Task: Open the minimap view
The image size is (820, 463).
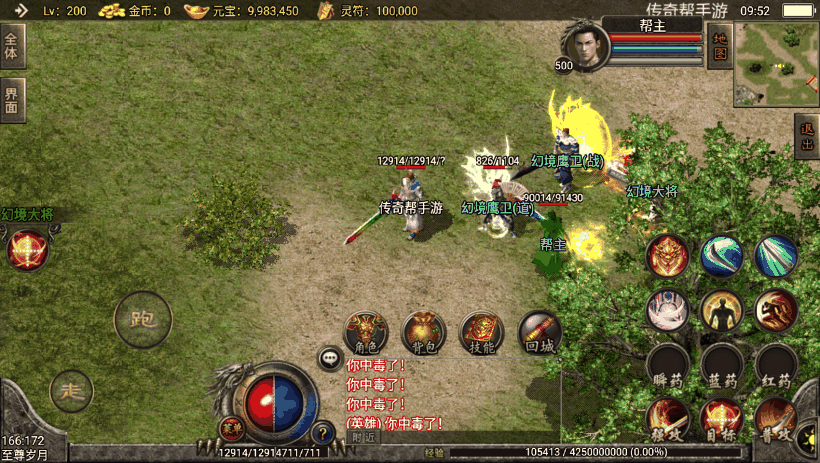Action: pos(776,64)
